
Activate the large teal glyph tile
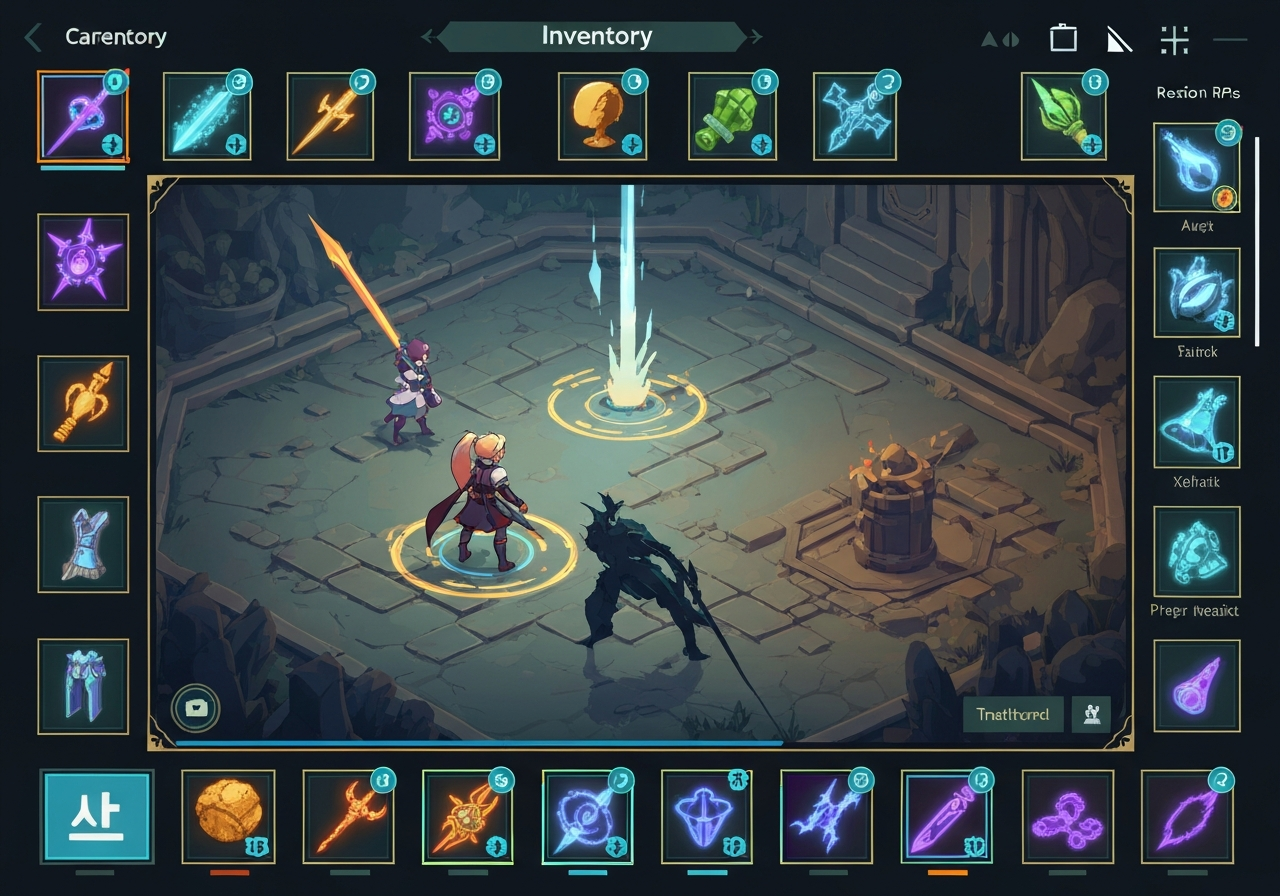[97, 817]
